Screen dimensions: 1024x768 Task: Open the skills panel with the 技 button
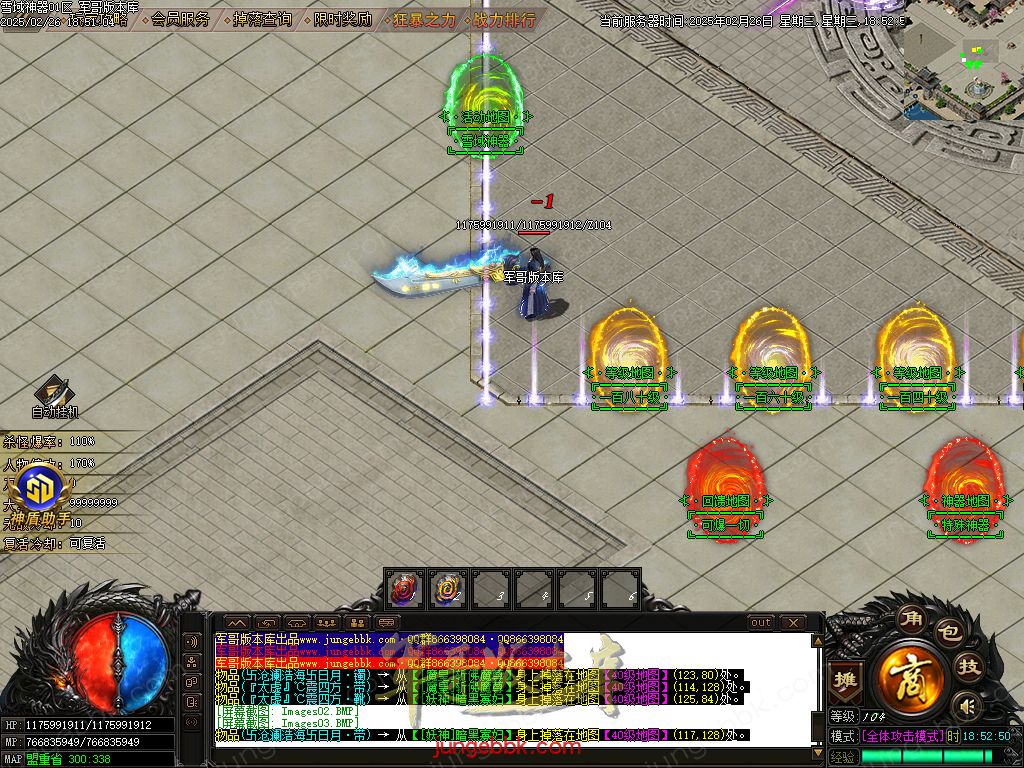pos(967,667)
